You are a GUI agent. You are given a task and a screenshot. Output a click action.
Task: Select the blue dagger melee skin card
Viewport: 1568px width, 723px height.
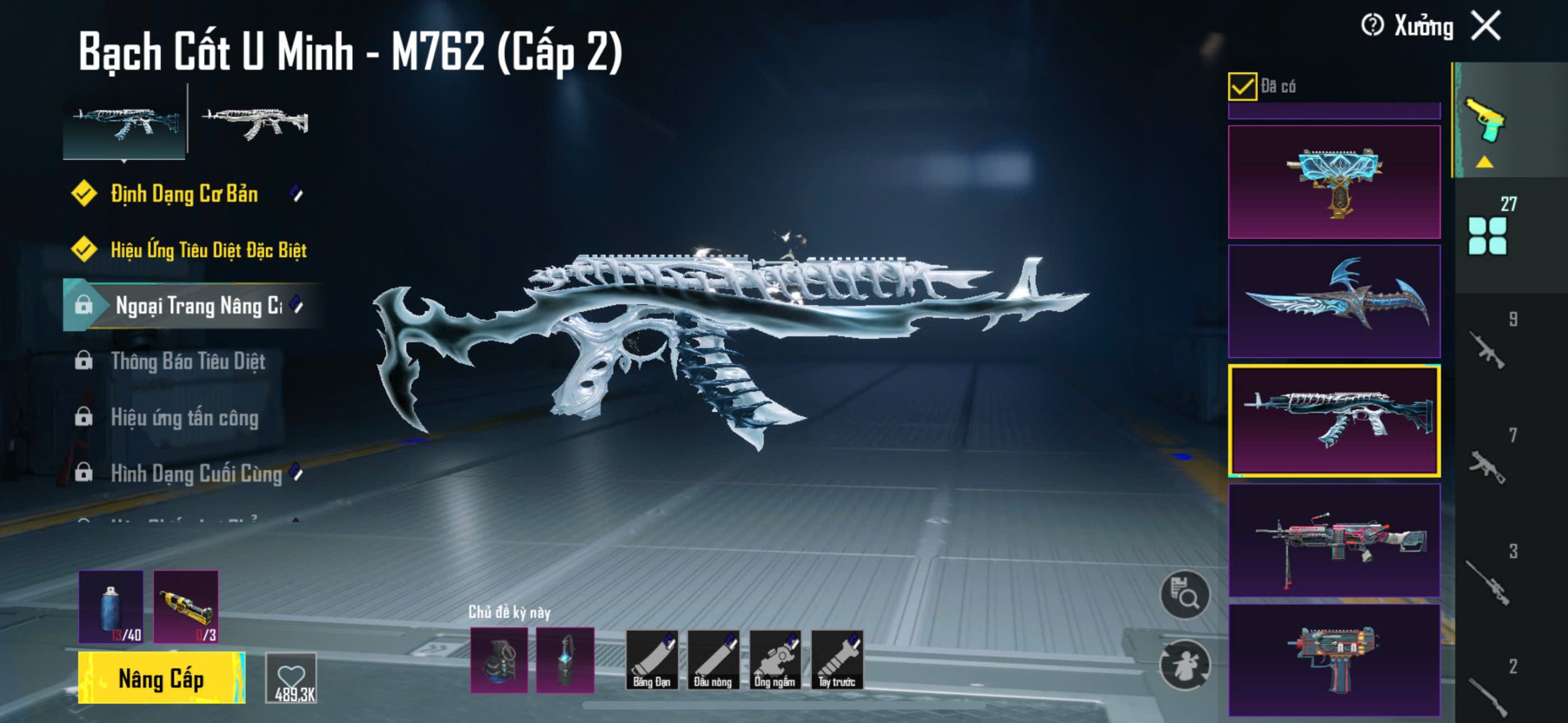click(x=1334, y=301)
